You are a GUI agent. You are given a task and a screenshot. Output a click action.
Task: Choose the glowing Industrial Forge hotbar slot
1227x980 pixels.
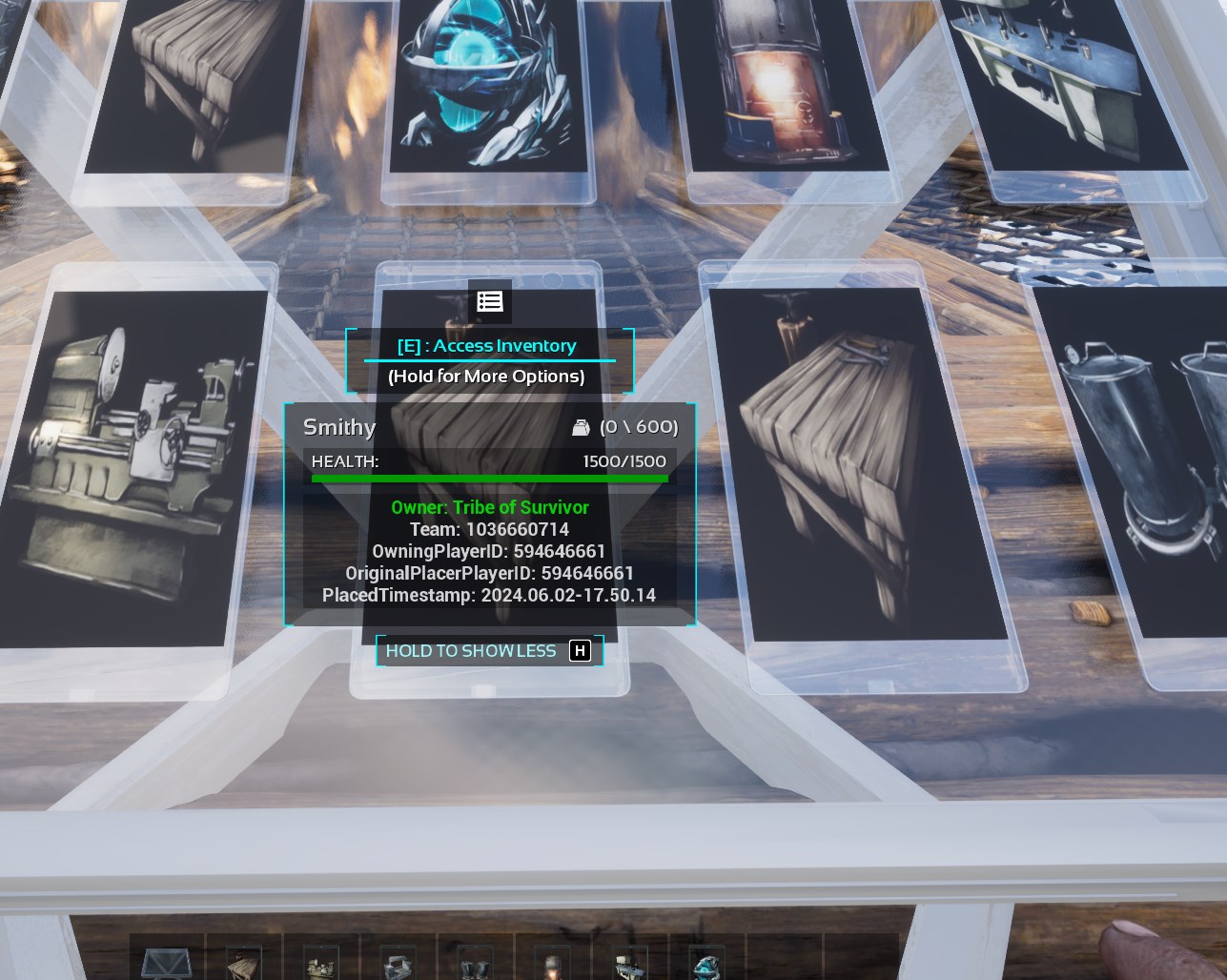[552, 965]
